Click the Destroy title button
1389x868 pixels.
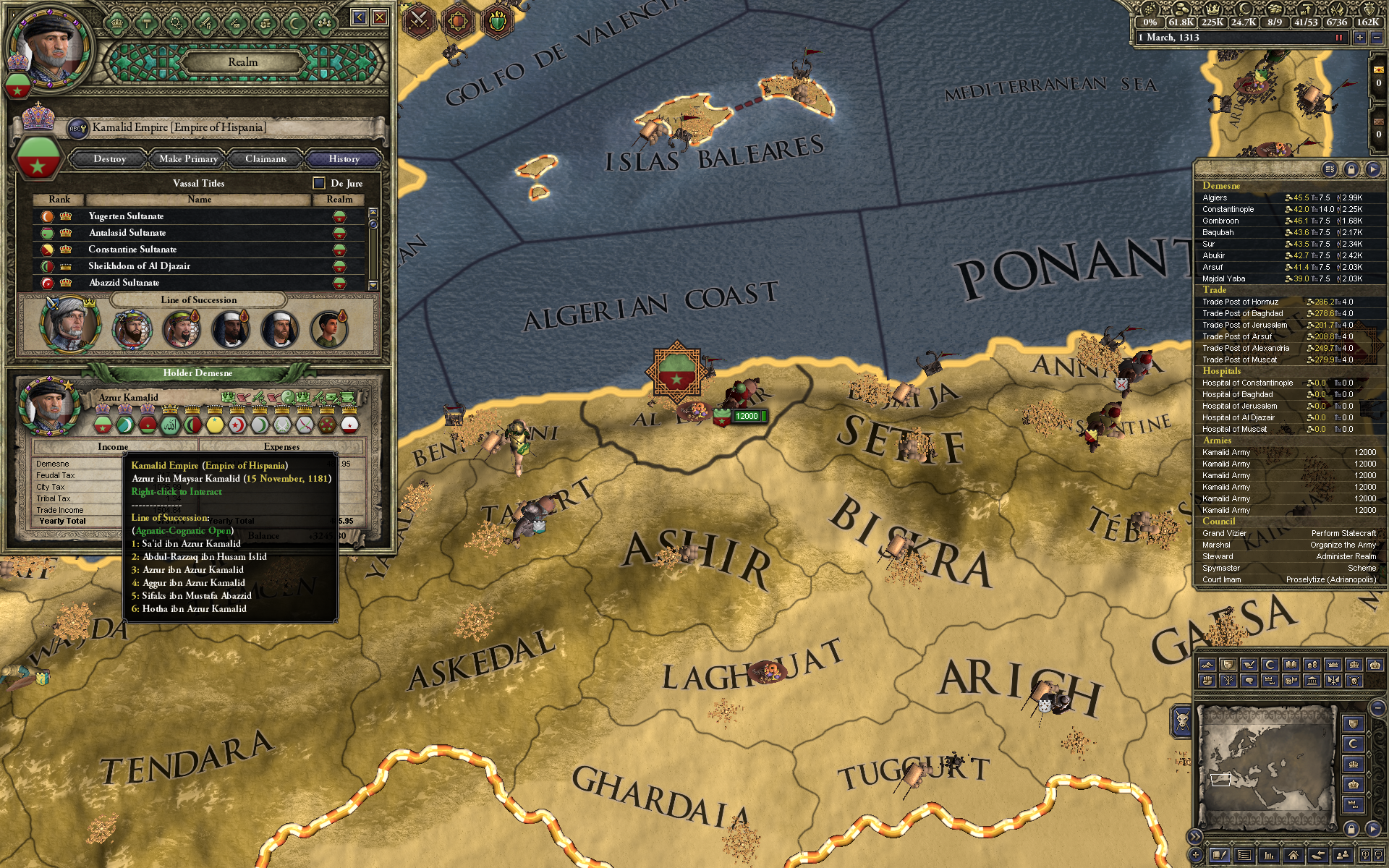109,159
